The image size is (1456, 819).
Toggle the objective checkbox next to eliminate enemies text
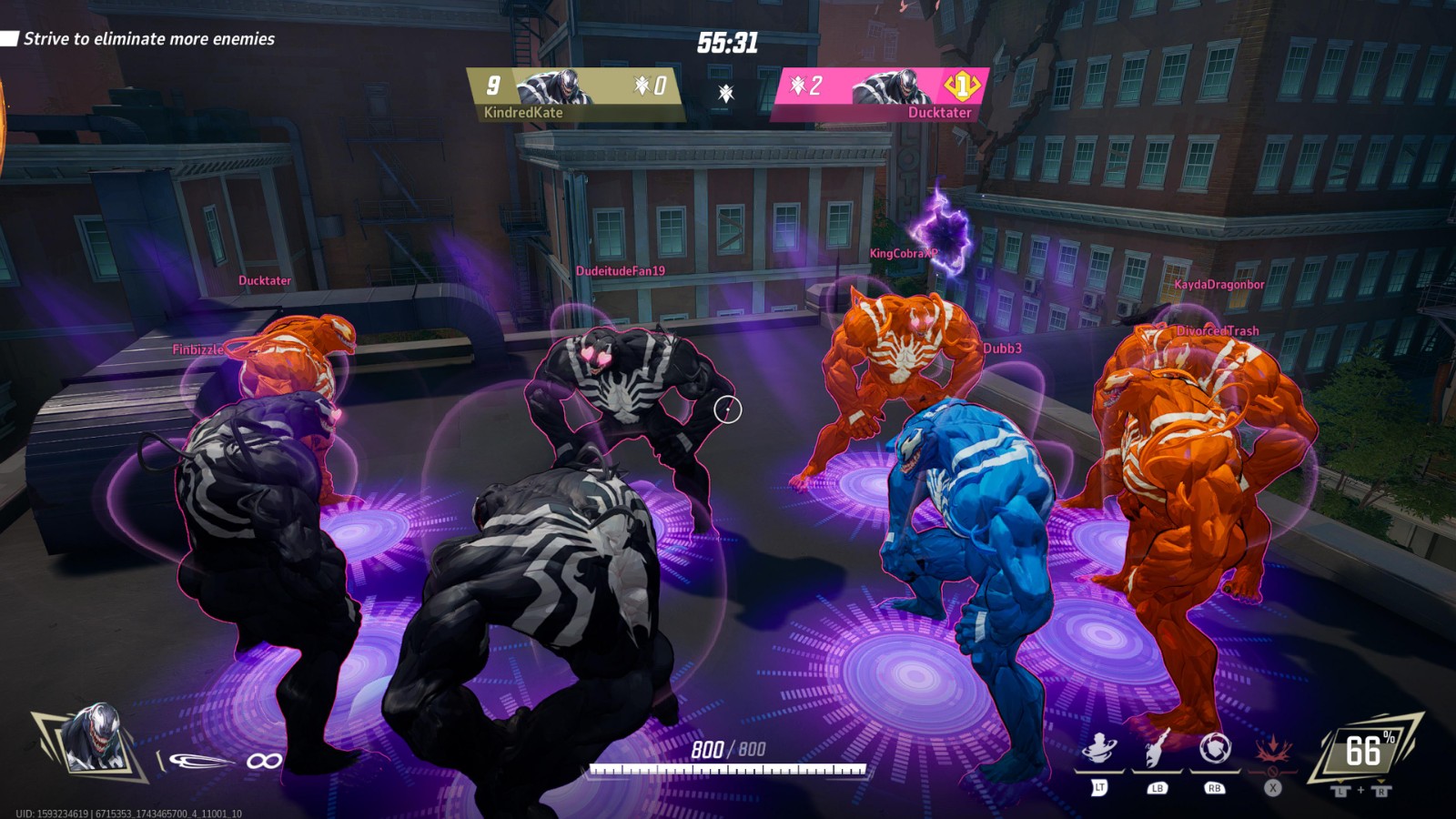pyautogui.click(x=10, y=40)
